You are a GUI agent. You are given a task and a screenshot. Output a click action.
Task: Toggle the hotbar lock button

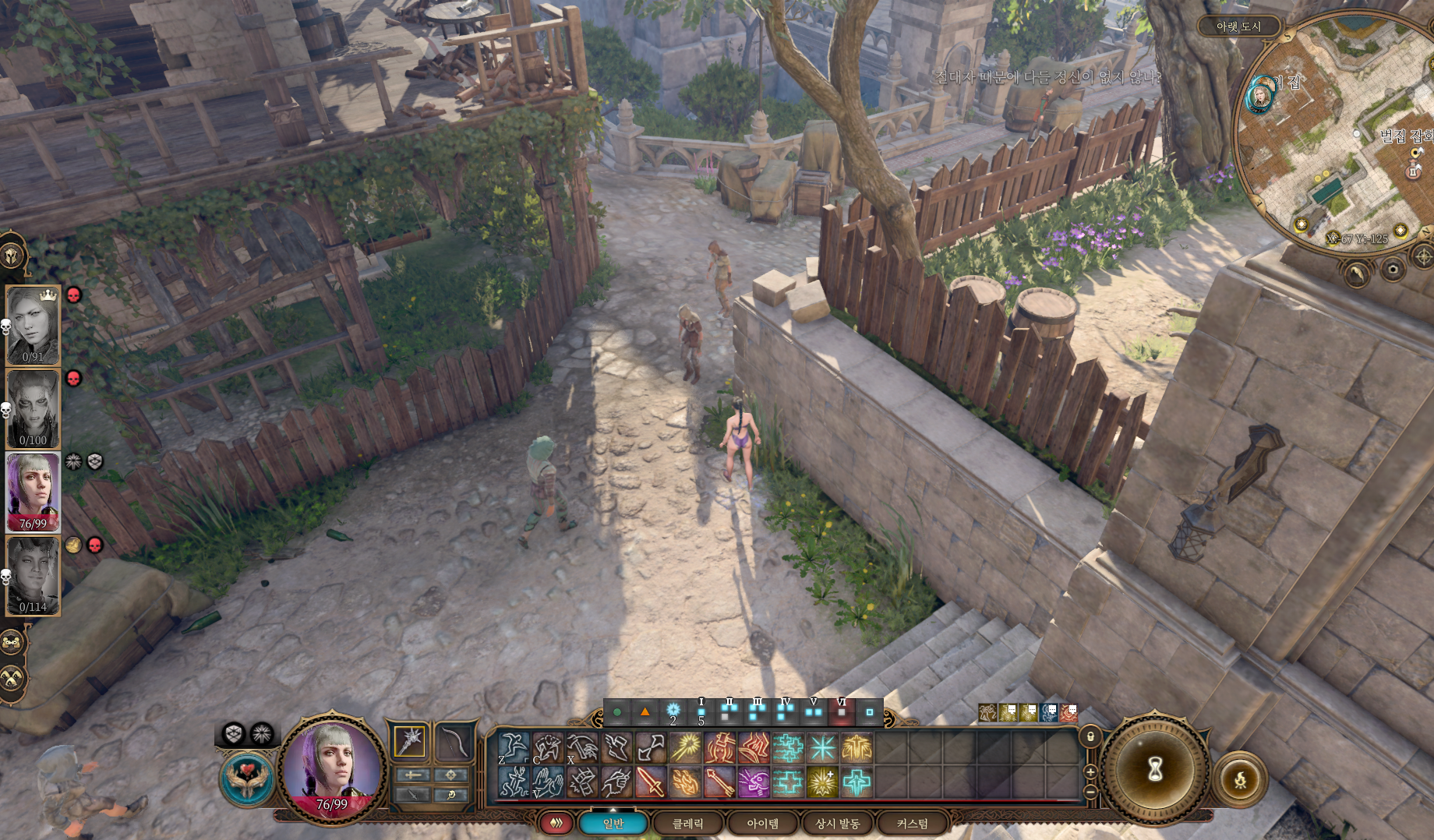tap(1090, 736)
